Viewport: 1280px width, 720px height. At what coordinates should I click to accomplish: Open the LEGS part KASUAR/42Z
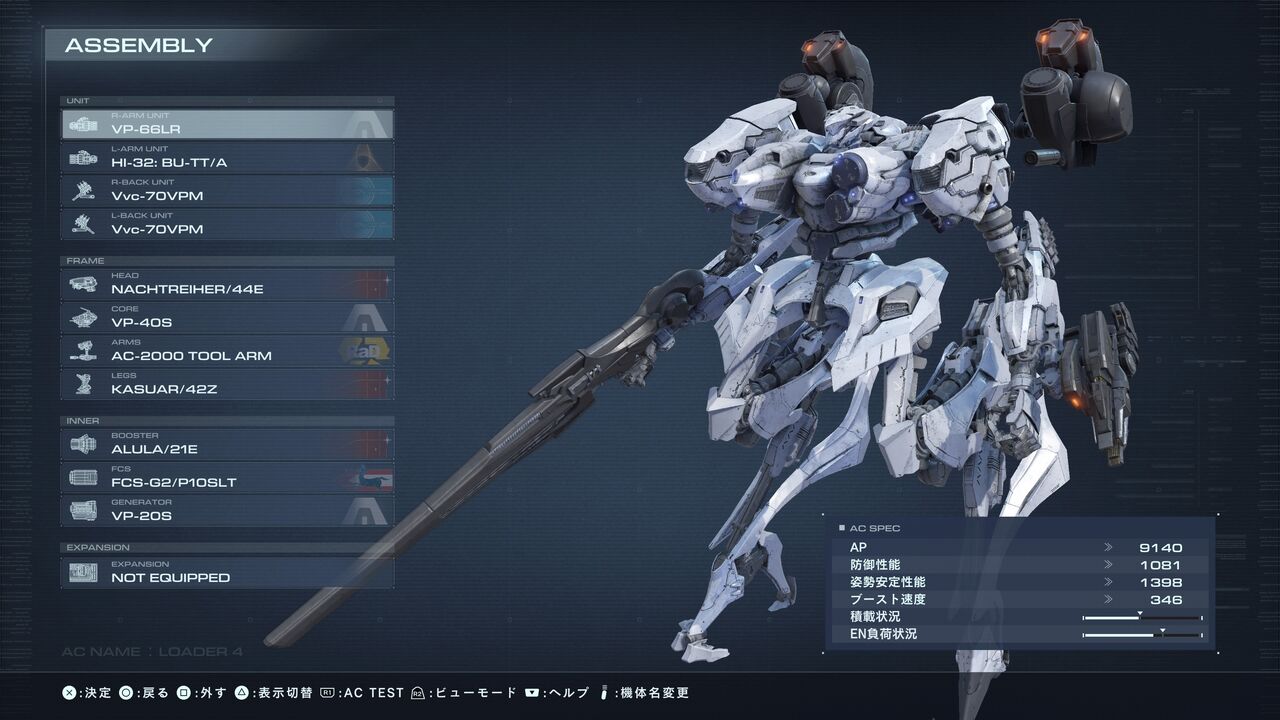[227, 384]
